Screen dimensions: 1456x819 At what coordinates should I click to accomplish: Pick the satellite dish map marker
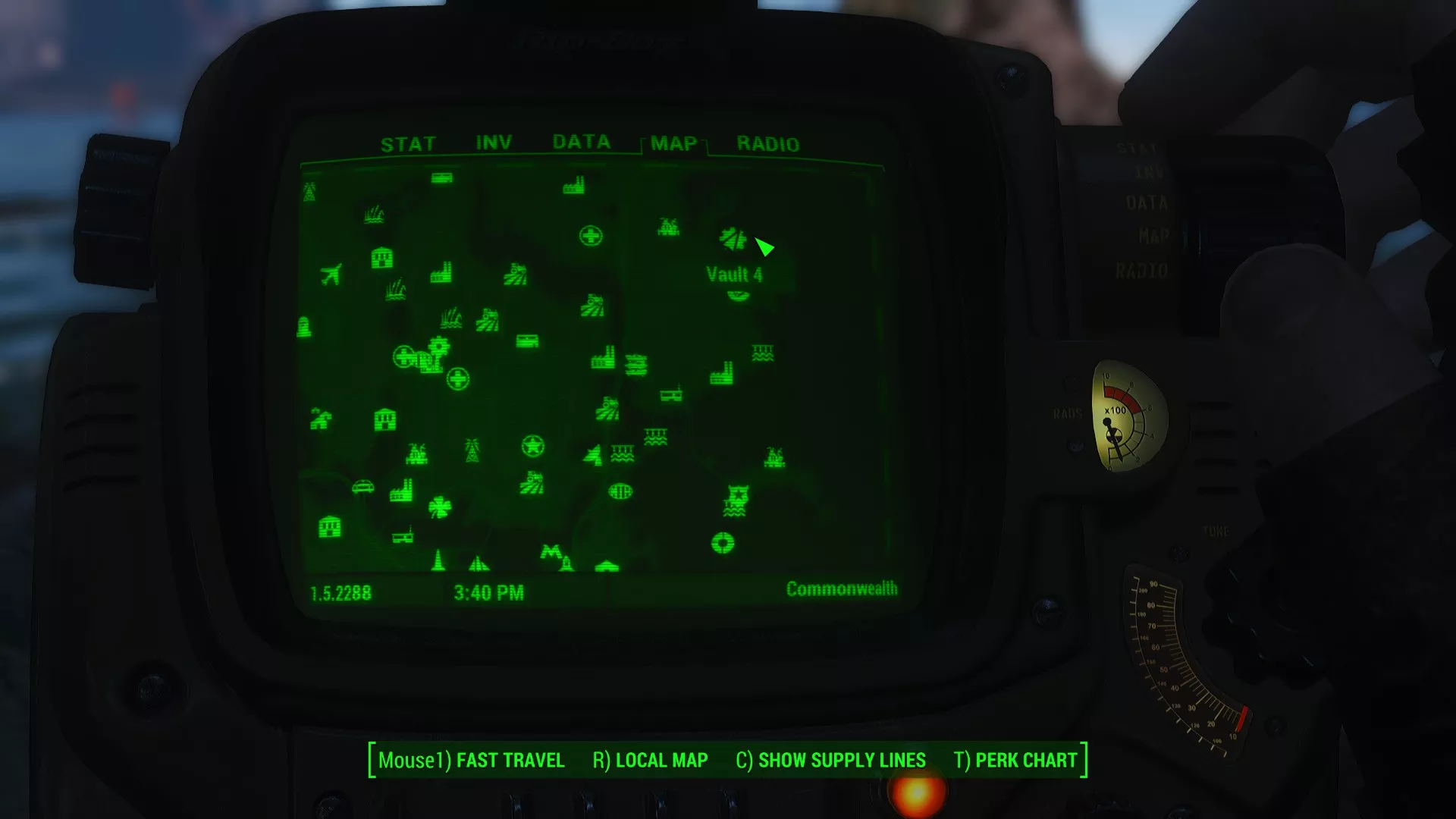pos(593,454)
